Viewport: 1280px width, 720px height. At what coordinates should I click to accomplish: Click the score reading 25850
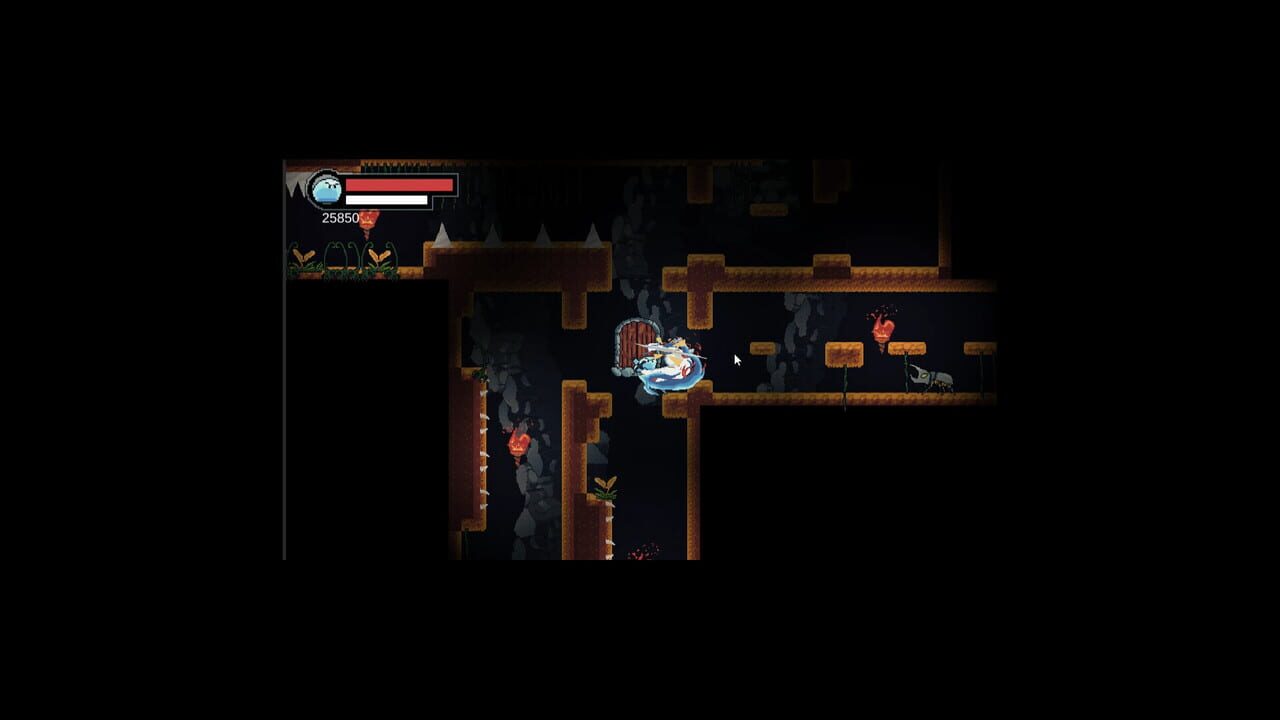(340, 215)
